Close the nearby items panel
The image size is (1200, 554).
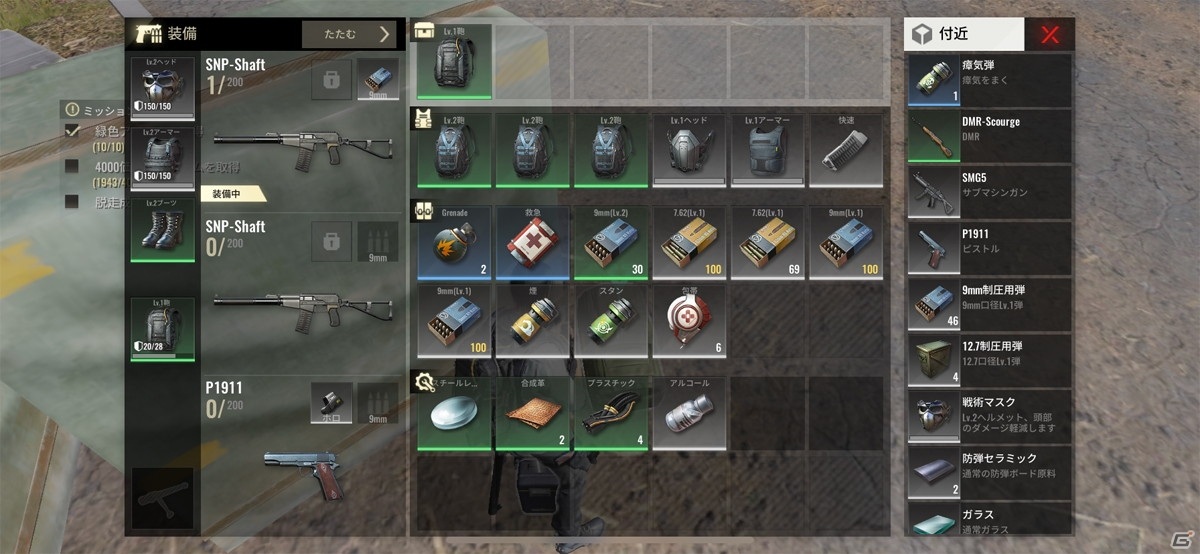point(1049,35)
